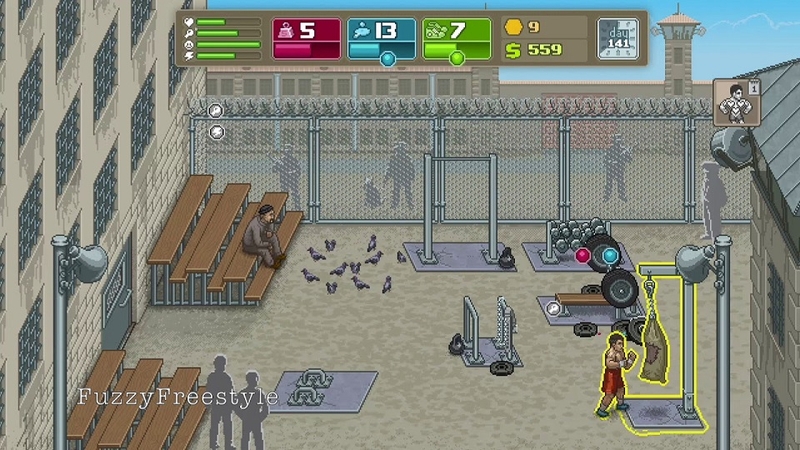Select the yellow-outlined punching bag
Viewport: 800px width, 450px height.
pyautogui.click(x=656, y=345)
